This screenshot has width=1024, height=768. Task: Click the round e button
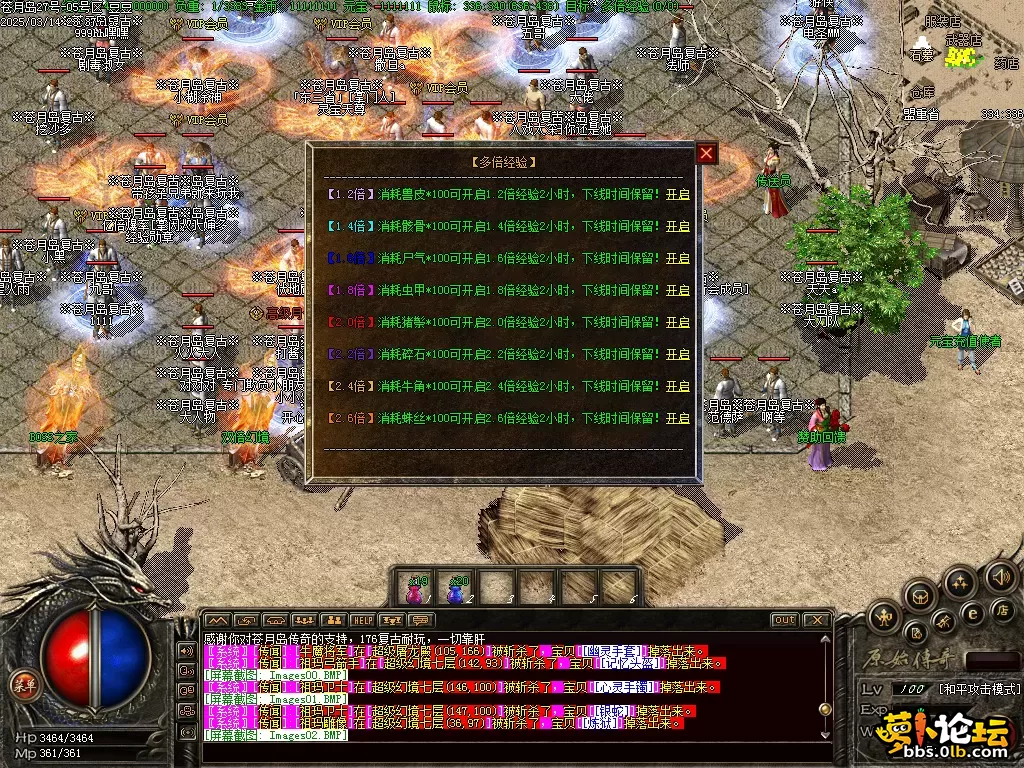(971, 613)
